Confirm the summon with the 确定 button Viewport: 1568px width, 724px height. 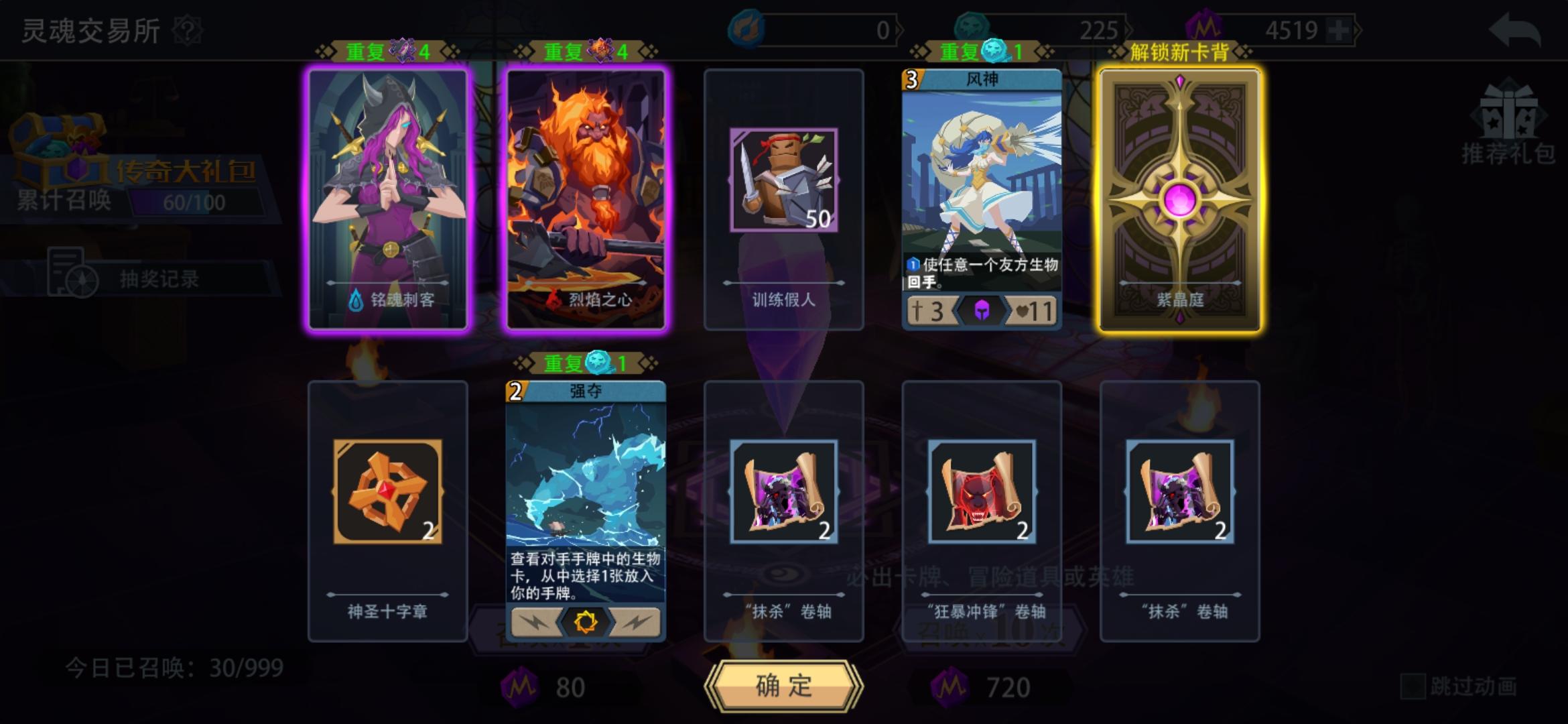[x=783, y=686]
